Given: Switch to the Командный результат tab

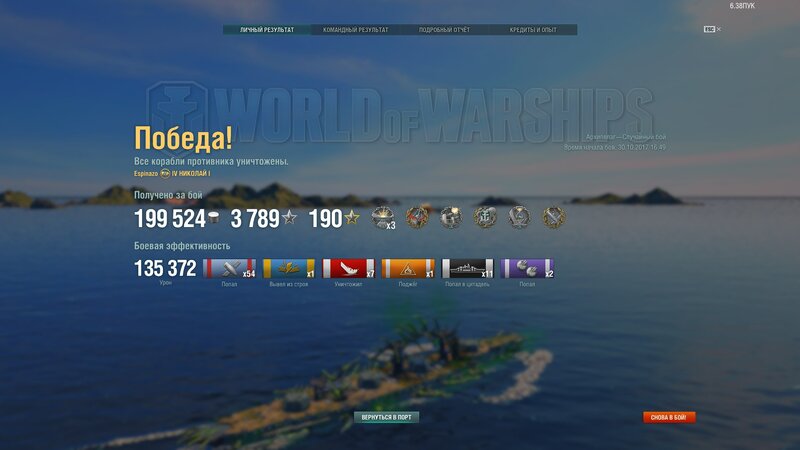Looking at the screenshot, I should (x=356, y=30).
